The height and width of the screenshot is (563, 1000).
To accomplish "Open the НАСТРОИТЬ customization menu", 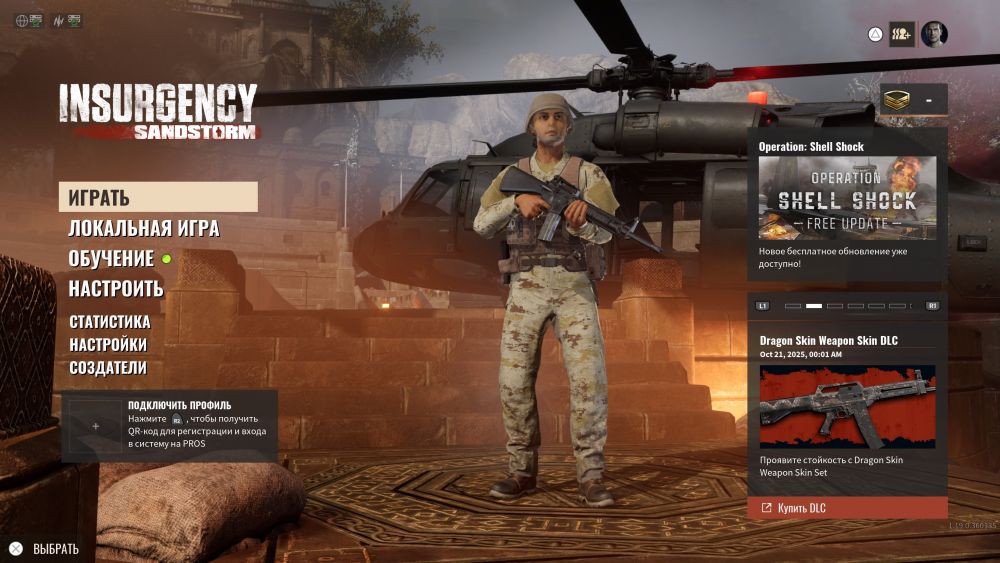I will (x=116, y=289).
